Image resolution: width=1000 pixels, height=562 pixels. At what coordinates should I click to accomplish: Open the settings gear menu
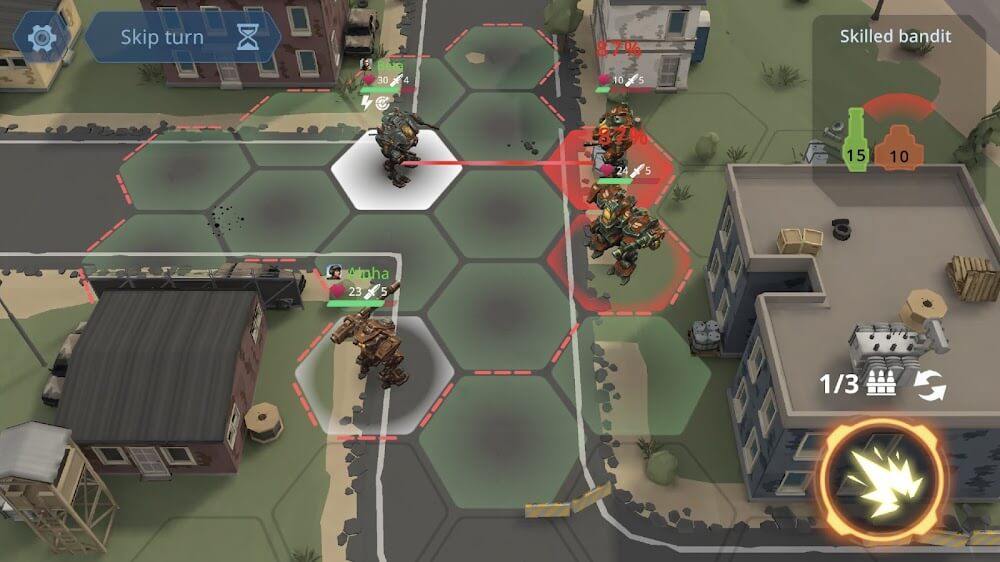(41, 38)
